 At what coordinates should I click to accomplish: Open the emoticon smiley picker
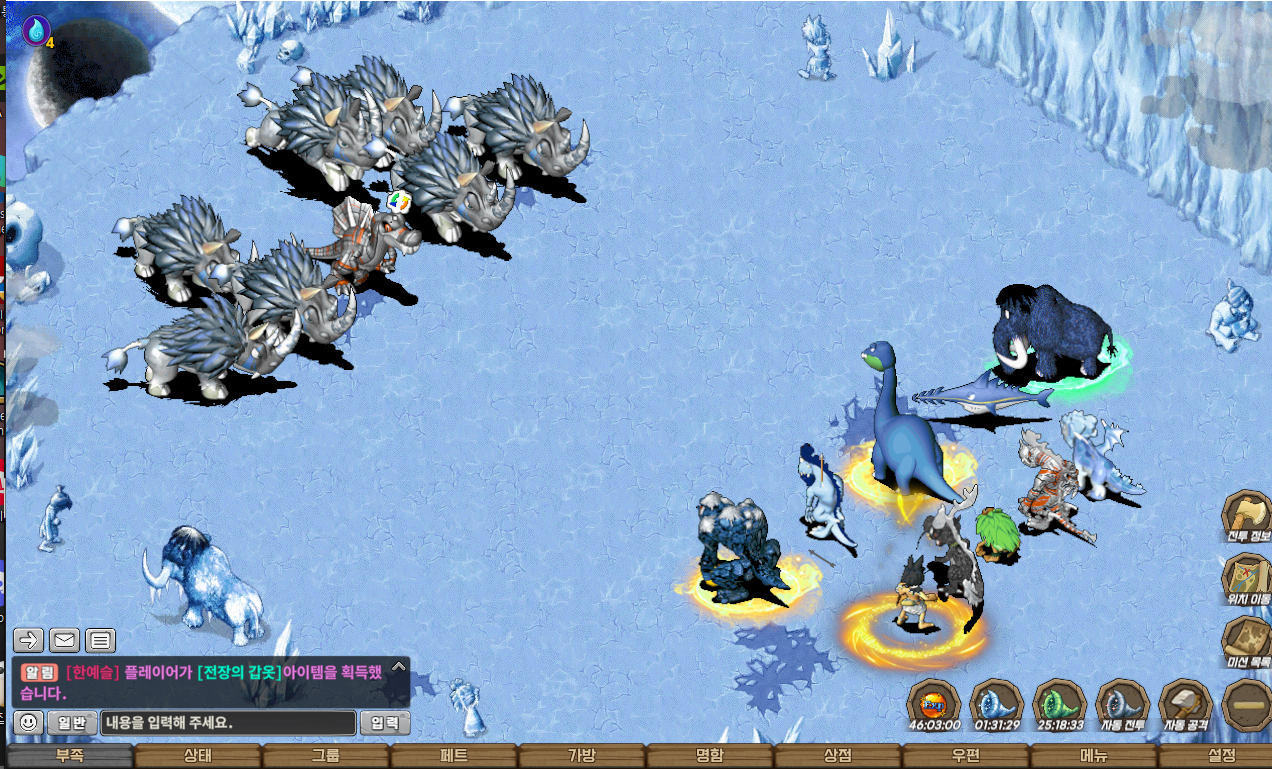[30, 722]
